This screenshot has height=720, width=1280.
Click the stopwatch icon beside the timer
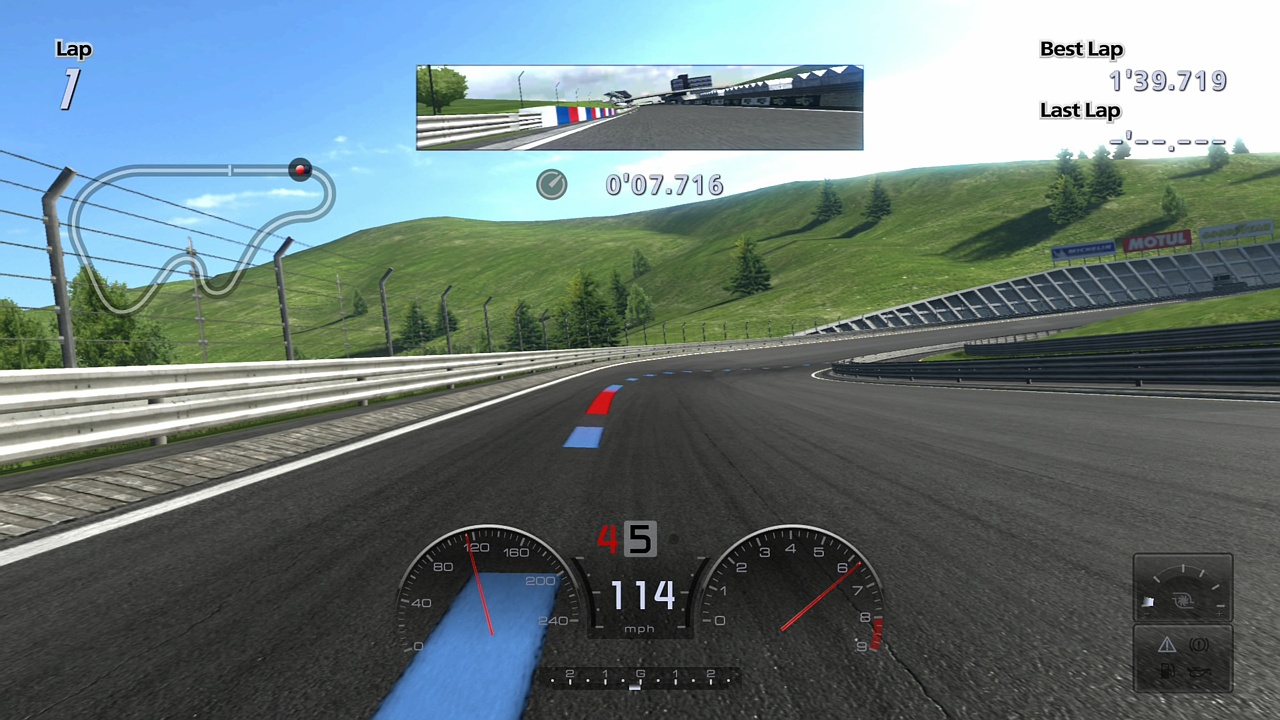pyautogui.click(x=552, y=185)
